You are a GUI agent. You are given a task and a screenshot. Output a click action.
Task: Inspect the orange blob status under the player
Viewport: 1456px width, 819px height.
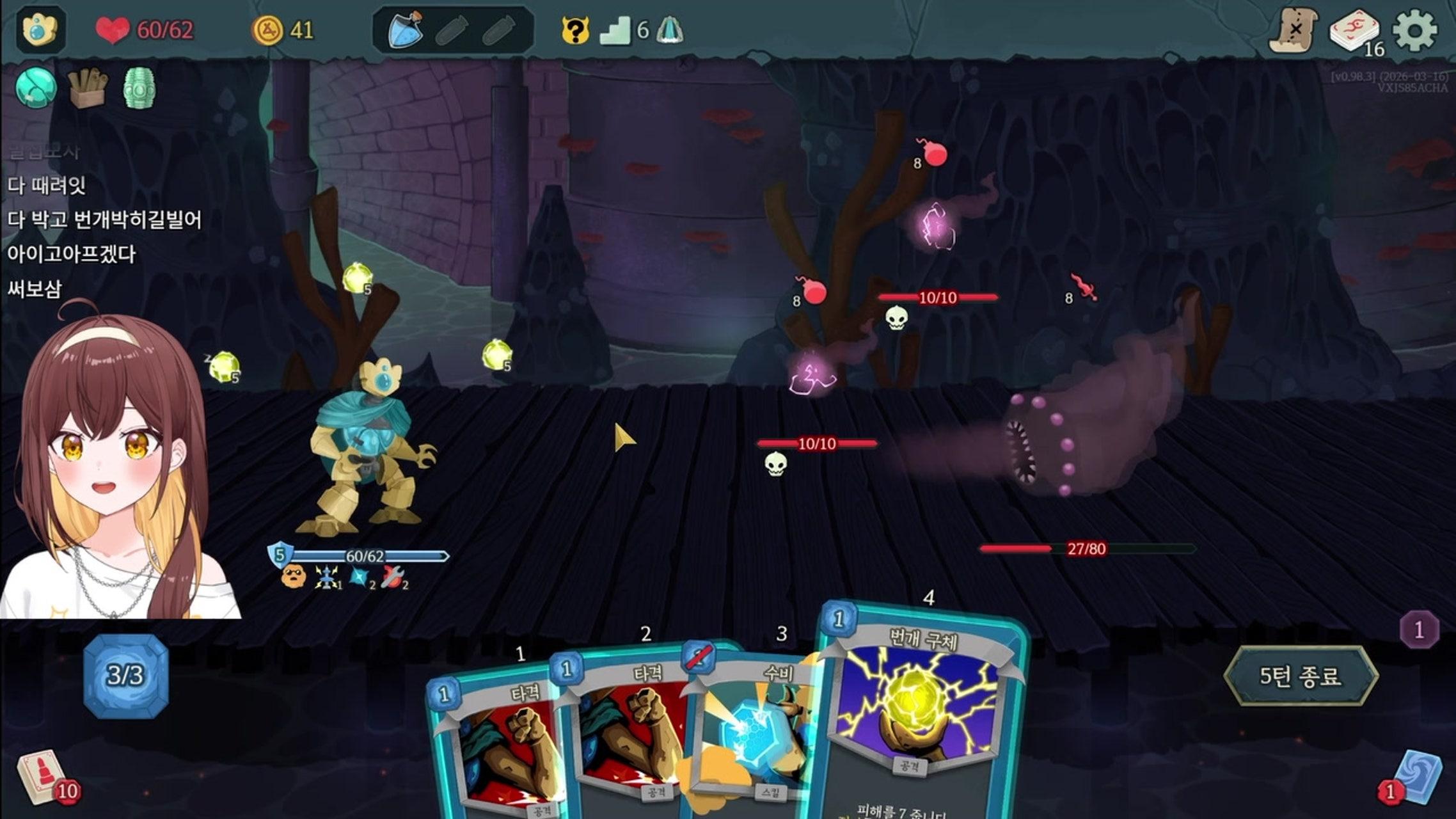tap(293, 576)
